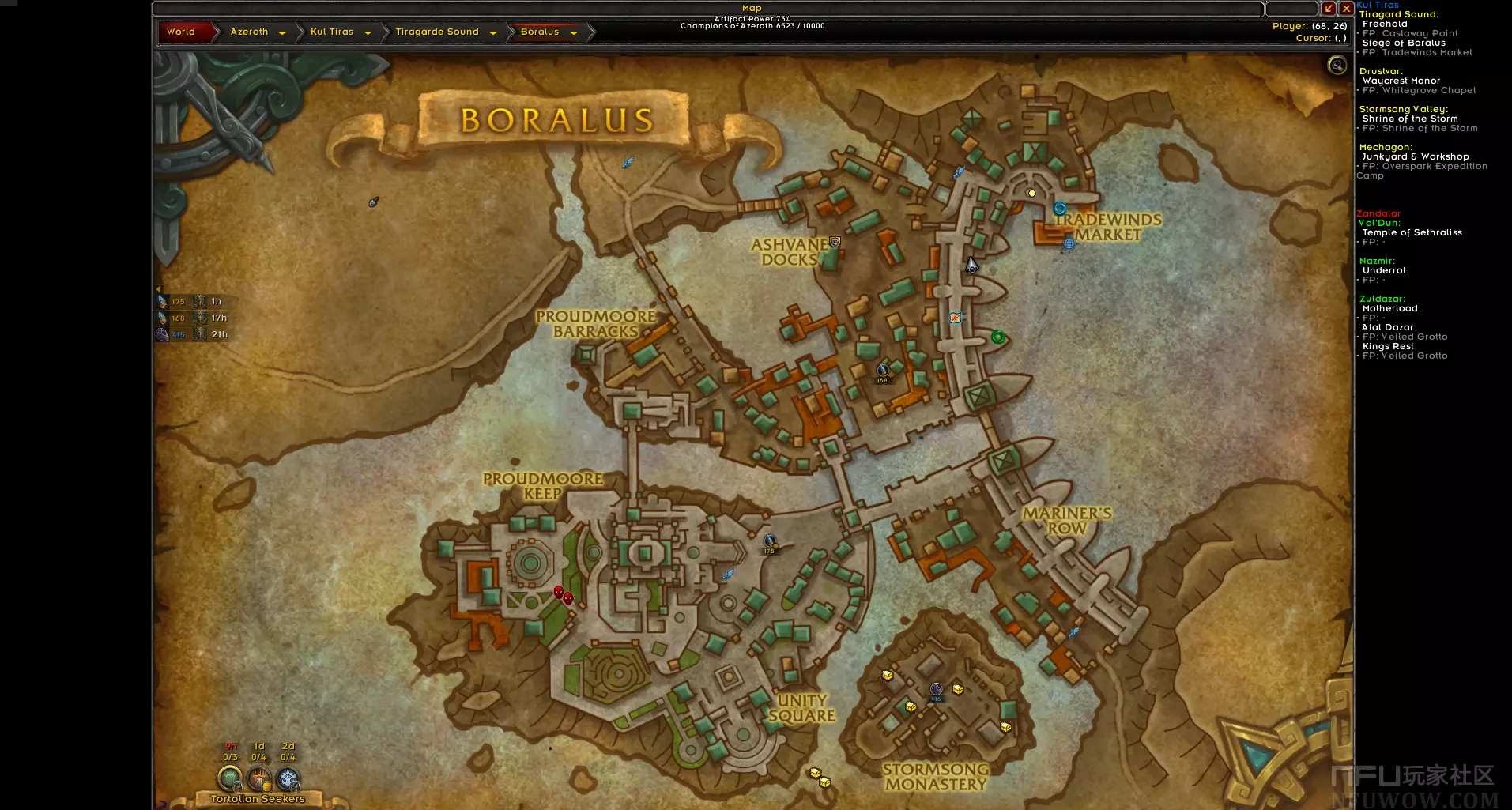Screen dimensions: 1512x810
Task: Open the map filter magnifying glass button
Action: [x=1337, y=65]
